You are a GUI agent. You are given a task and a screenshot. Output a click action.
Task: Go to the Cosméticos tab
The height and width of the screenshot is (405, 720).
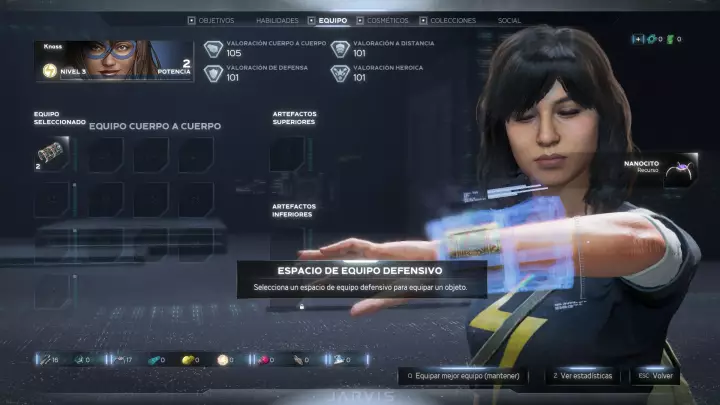[x=386, y=20]
